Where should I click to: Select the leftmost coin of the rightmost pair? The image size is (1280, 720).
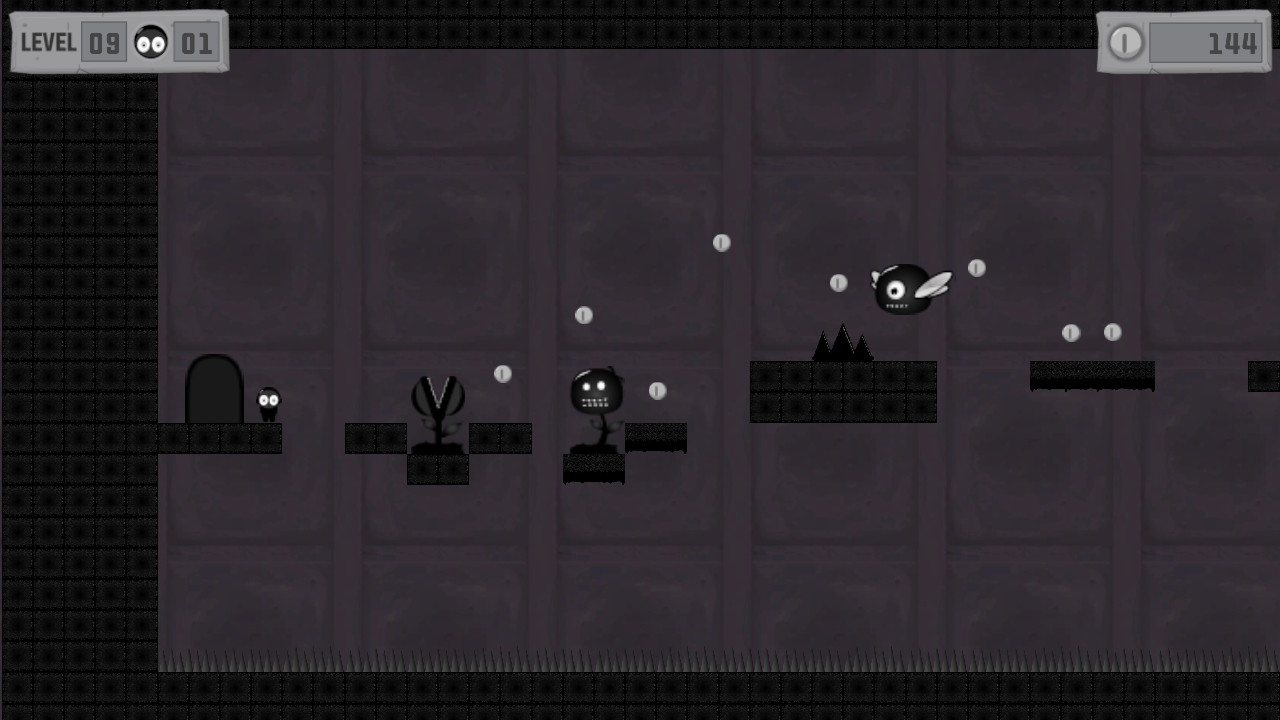(1073, 331)
